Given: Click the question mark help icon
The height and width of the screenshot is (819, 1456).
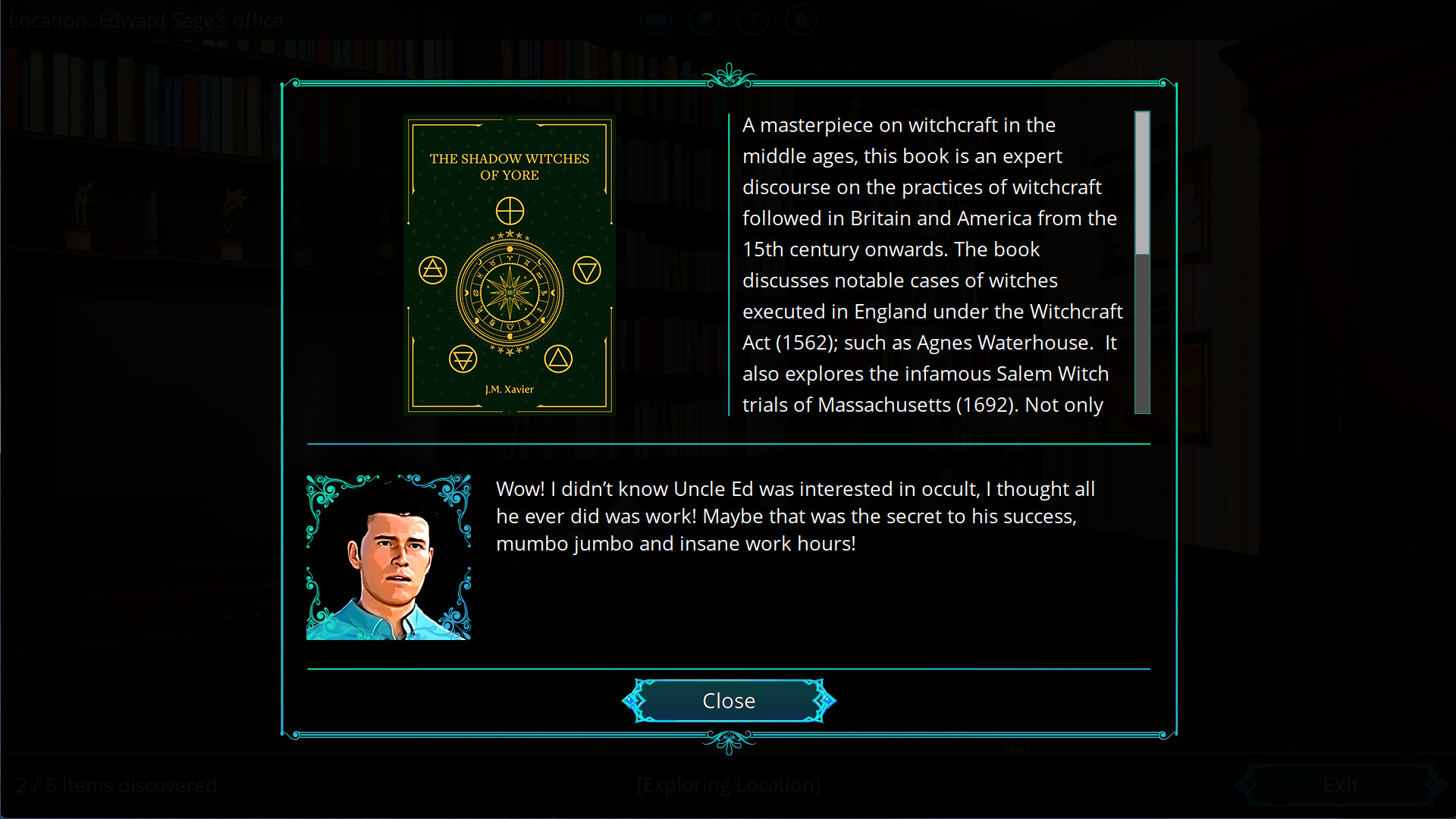Looking at the screenshot, I should click(x=753, y=20).
